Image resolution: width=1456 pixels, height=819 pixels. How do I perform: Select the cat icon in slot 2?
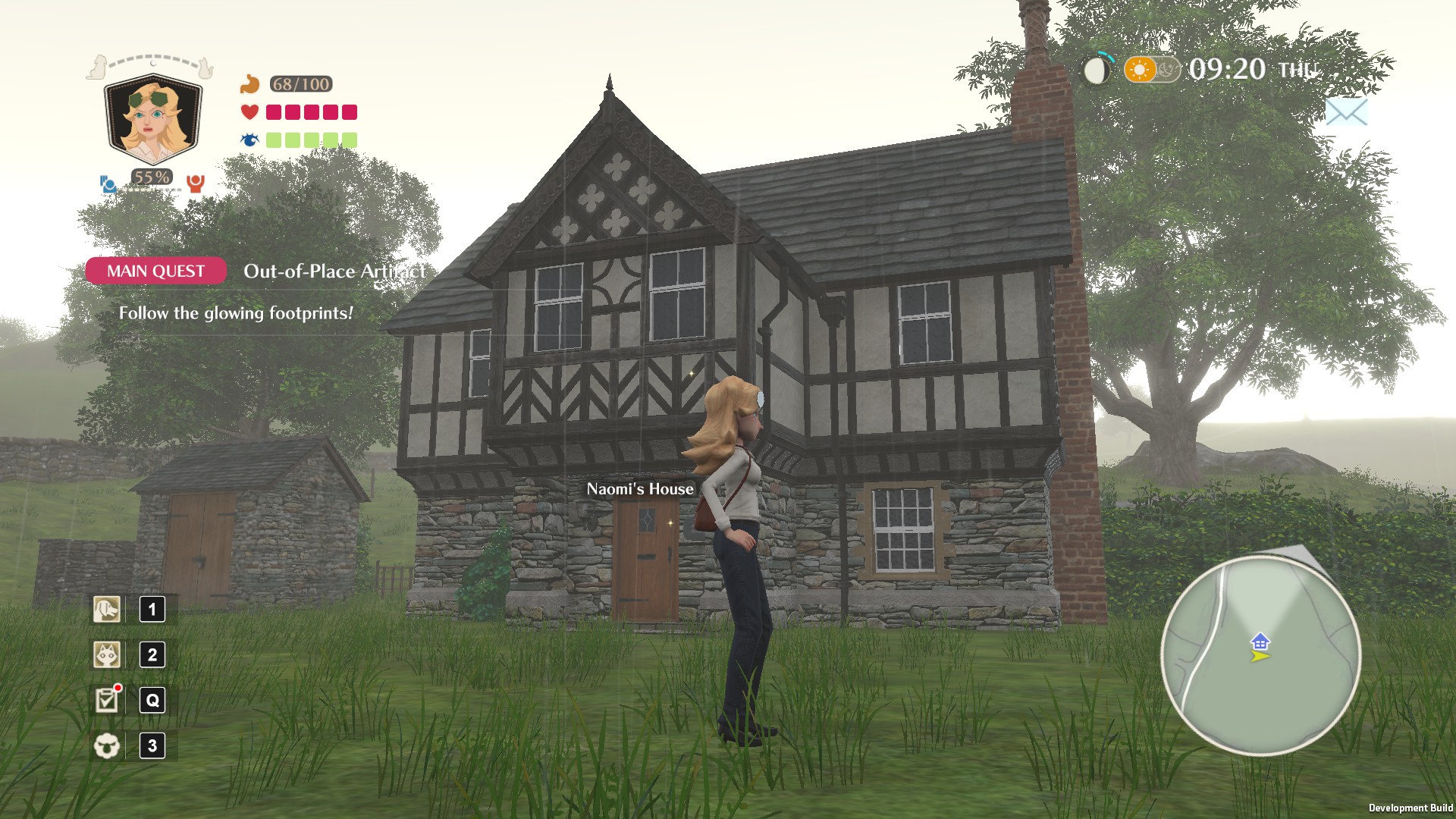[x=106, y=654]
